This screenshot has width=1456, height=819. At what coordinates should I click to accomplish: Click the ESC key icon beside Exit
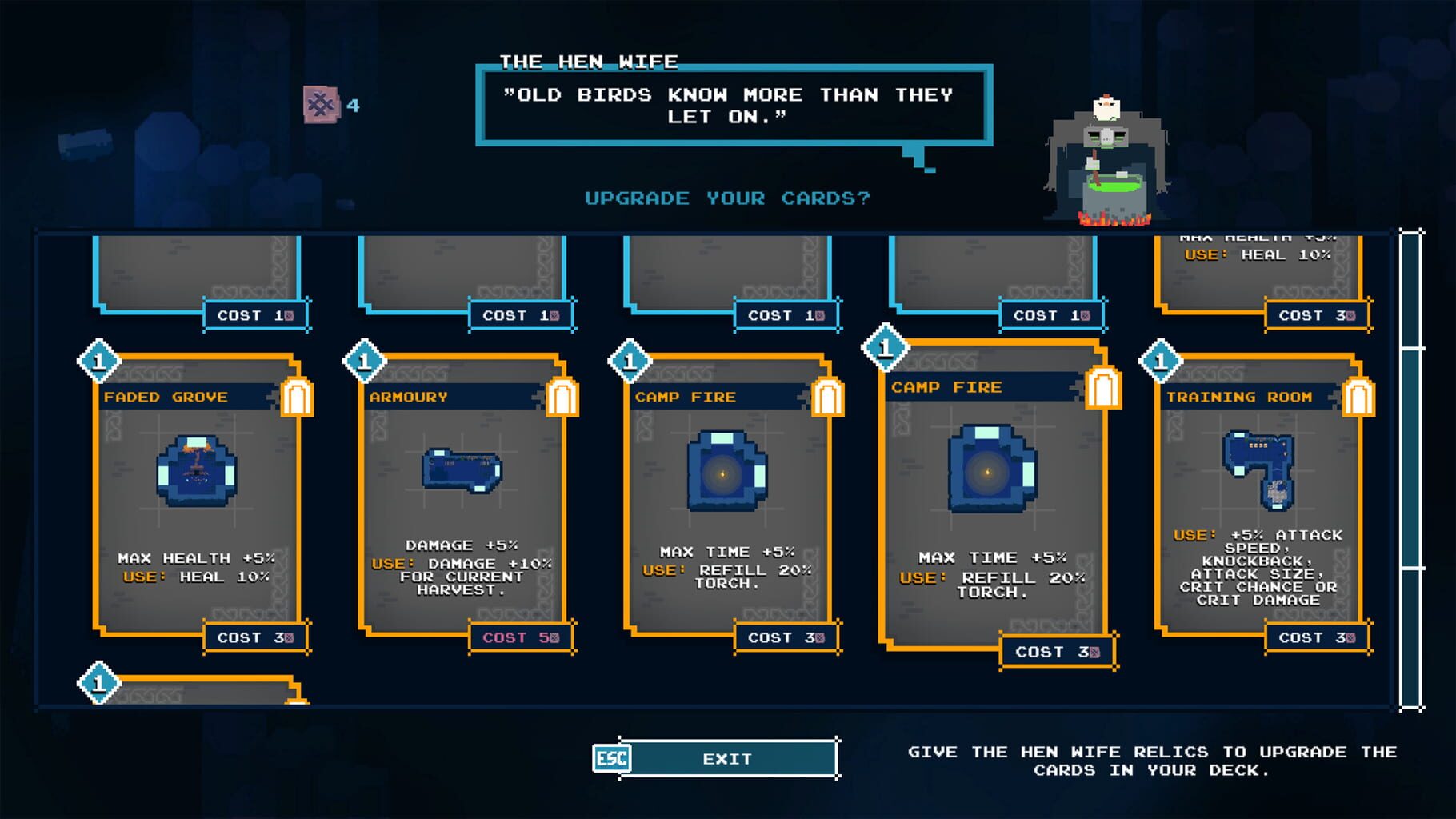coord(610,757)
